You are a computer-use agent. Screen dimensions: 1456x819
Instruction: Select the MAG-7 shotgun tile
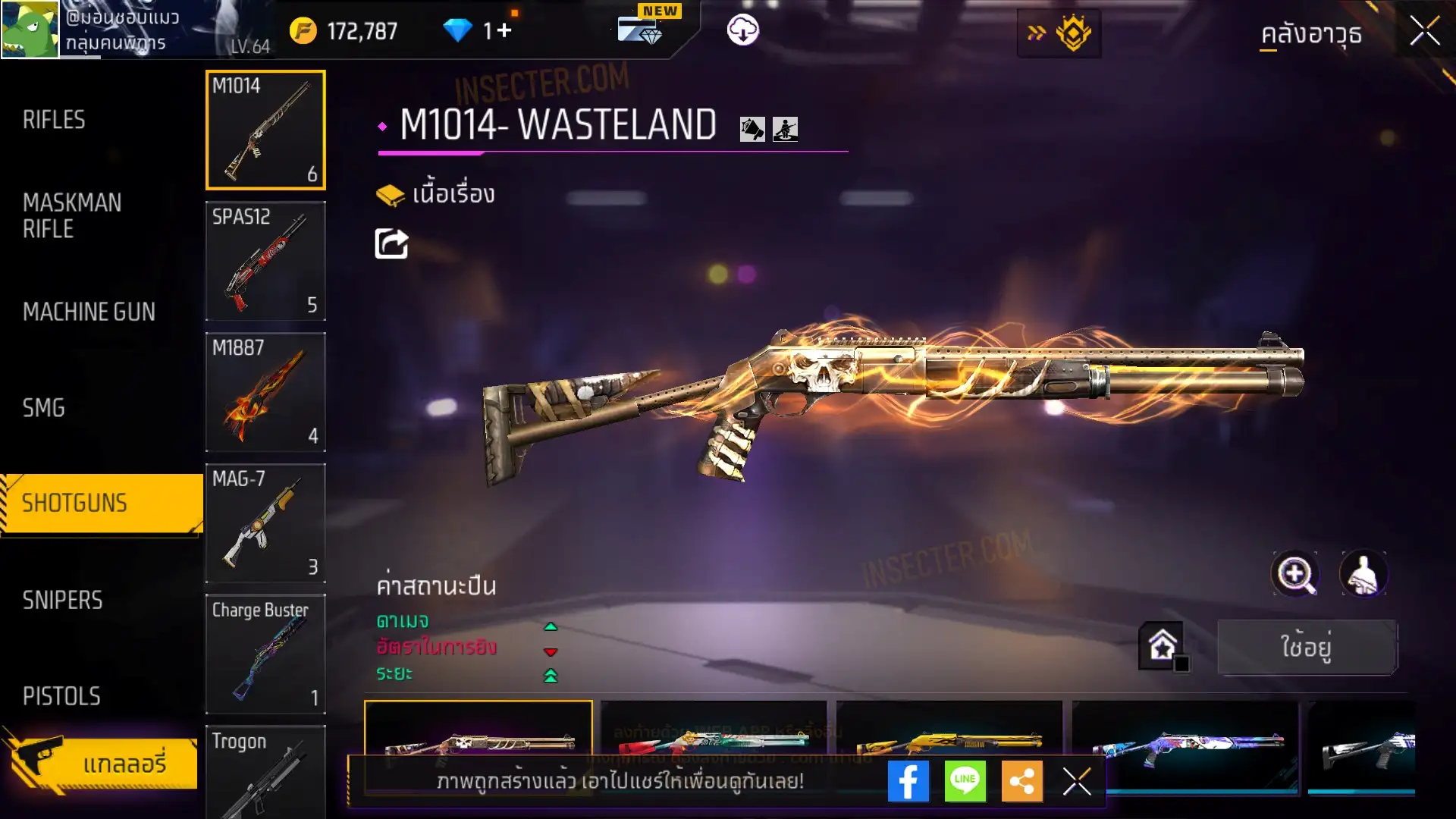(x=265, y=523)
